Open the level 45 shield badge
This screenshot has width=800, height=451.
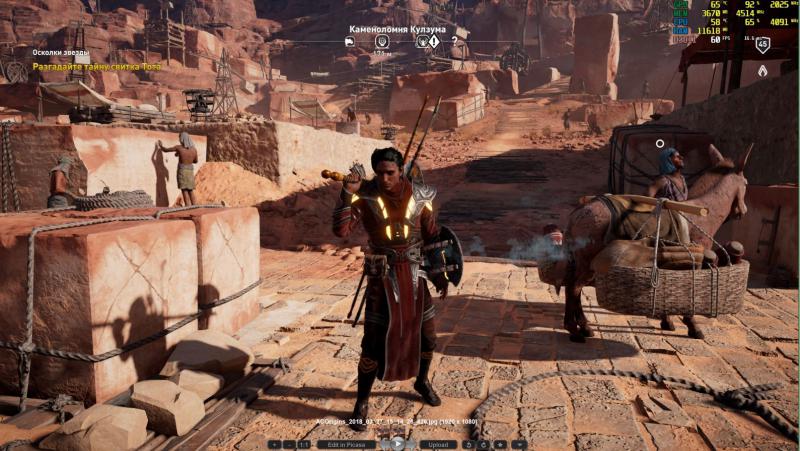762,44
